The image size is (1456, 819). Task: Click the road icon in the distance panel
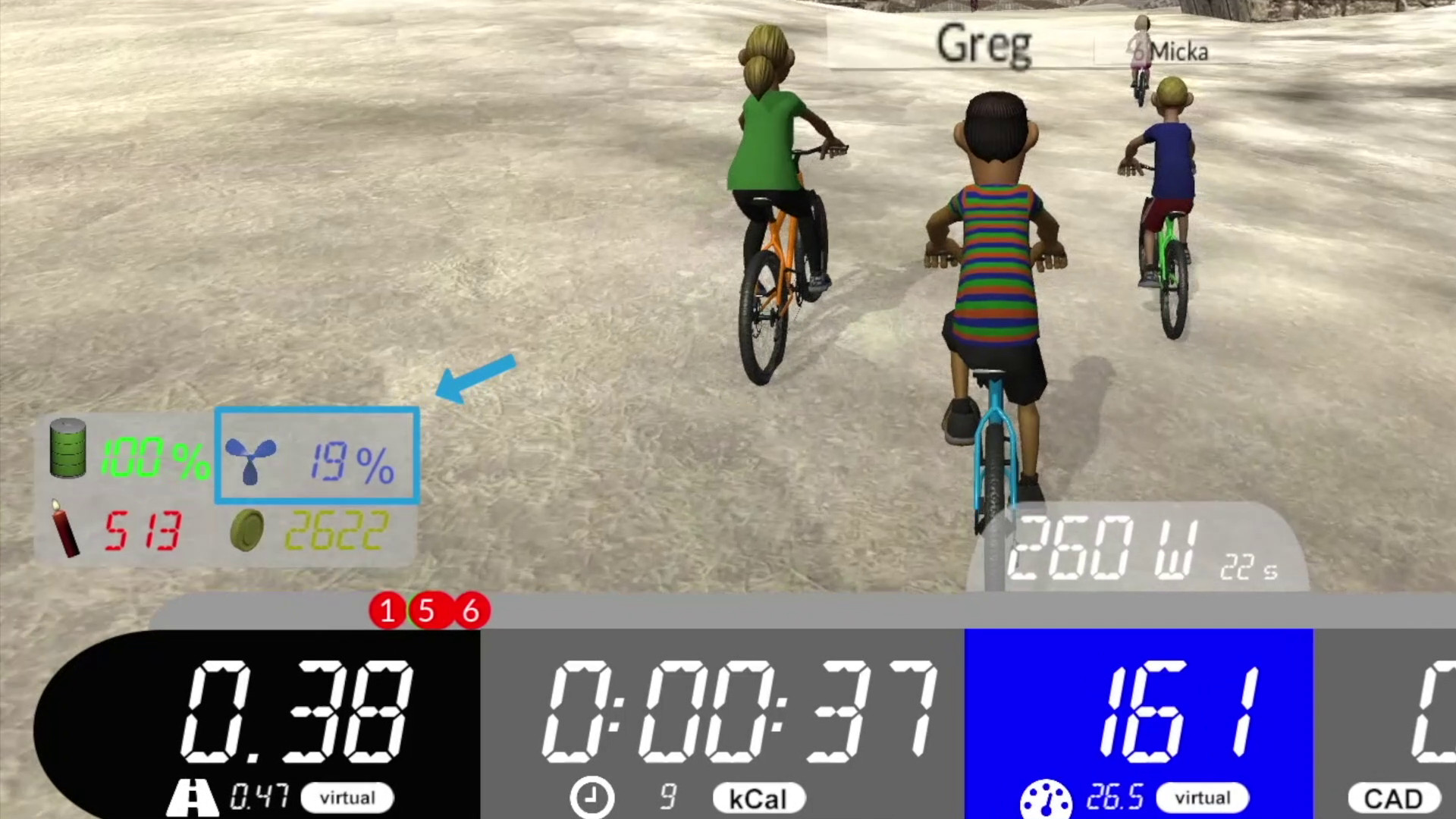[x=193, y=798]
